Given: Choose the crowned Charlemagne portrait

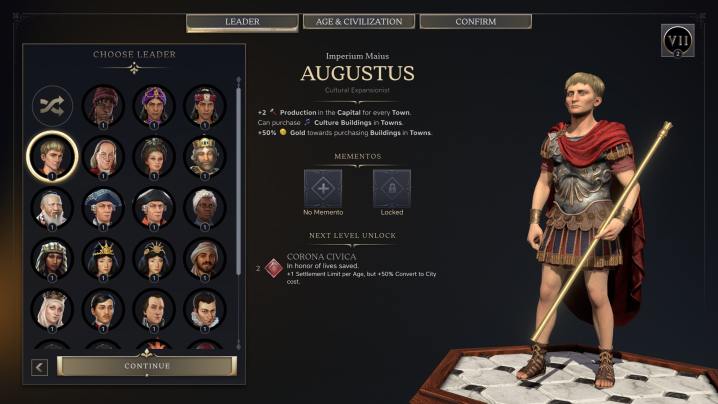Looking at the screenshot, I should 204,156.
